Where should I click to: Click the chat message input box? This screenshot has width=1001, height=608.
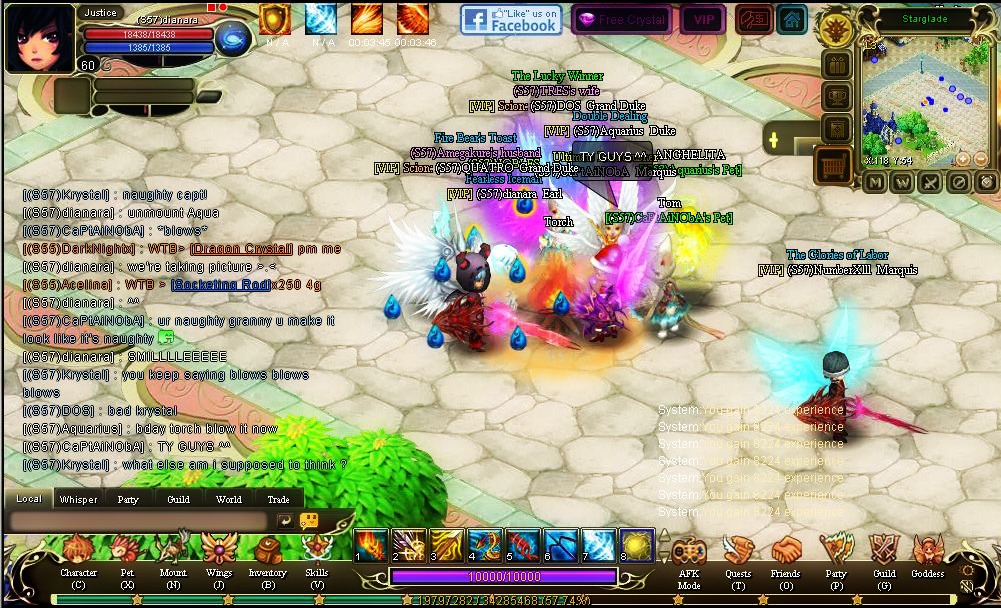138,521
